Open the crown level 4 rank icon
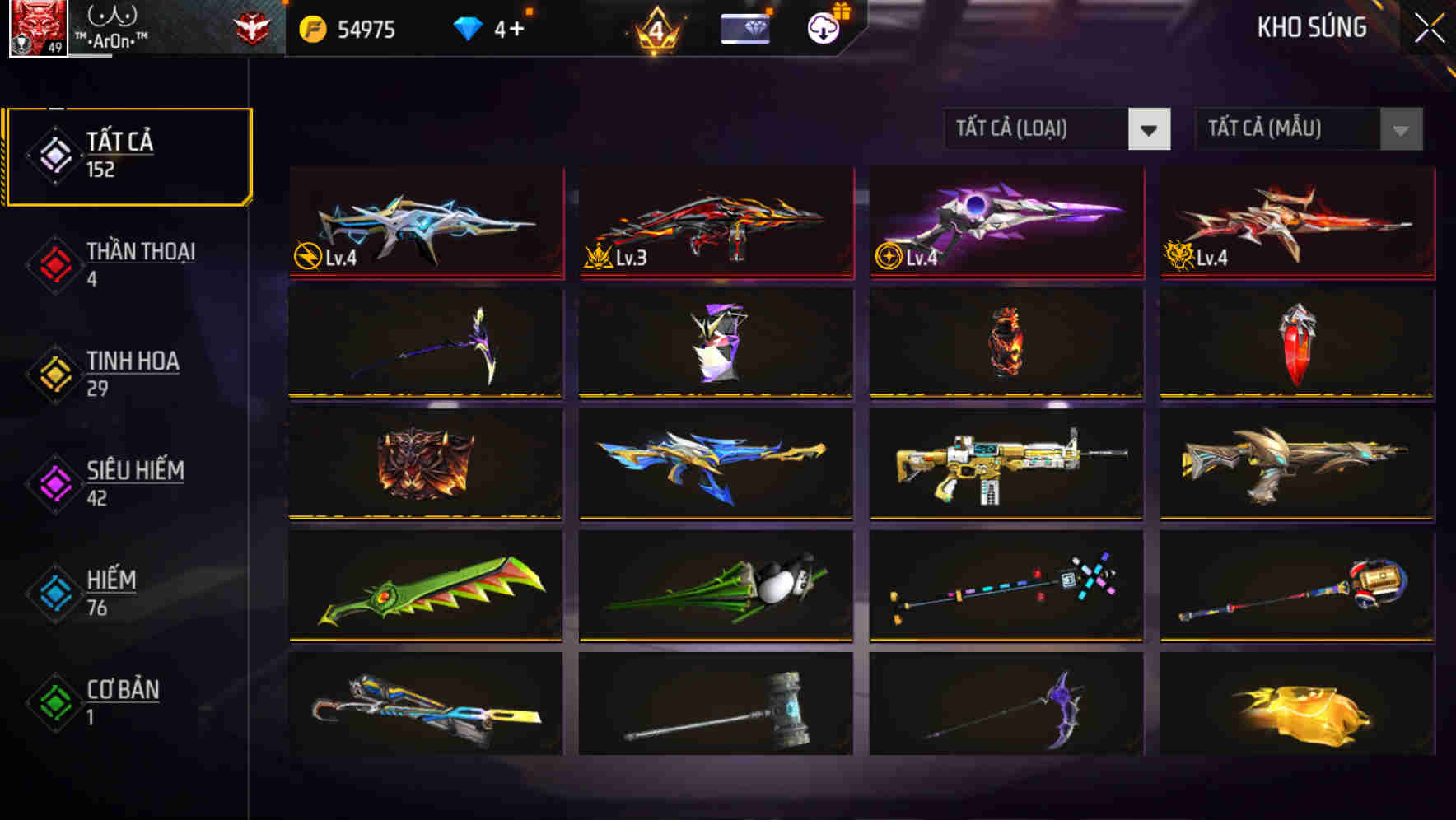The width and height of the screenshot is (1456, 820). [656, 29]
